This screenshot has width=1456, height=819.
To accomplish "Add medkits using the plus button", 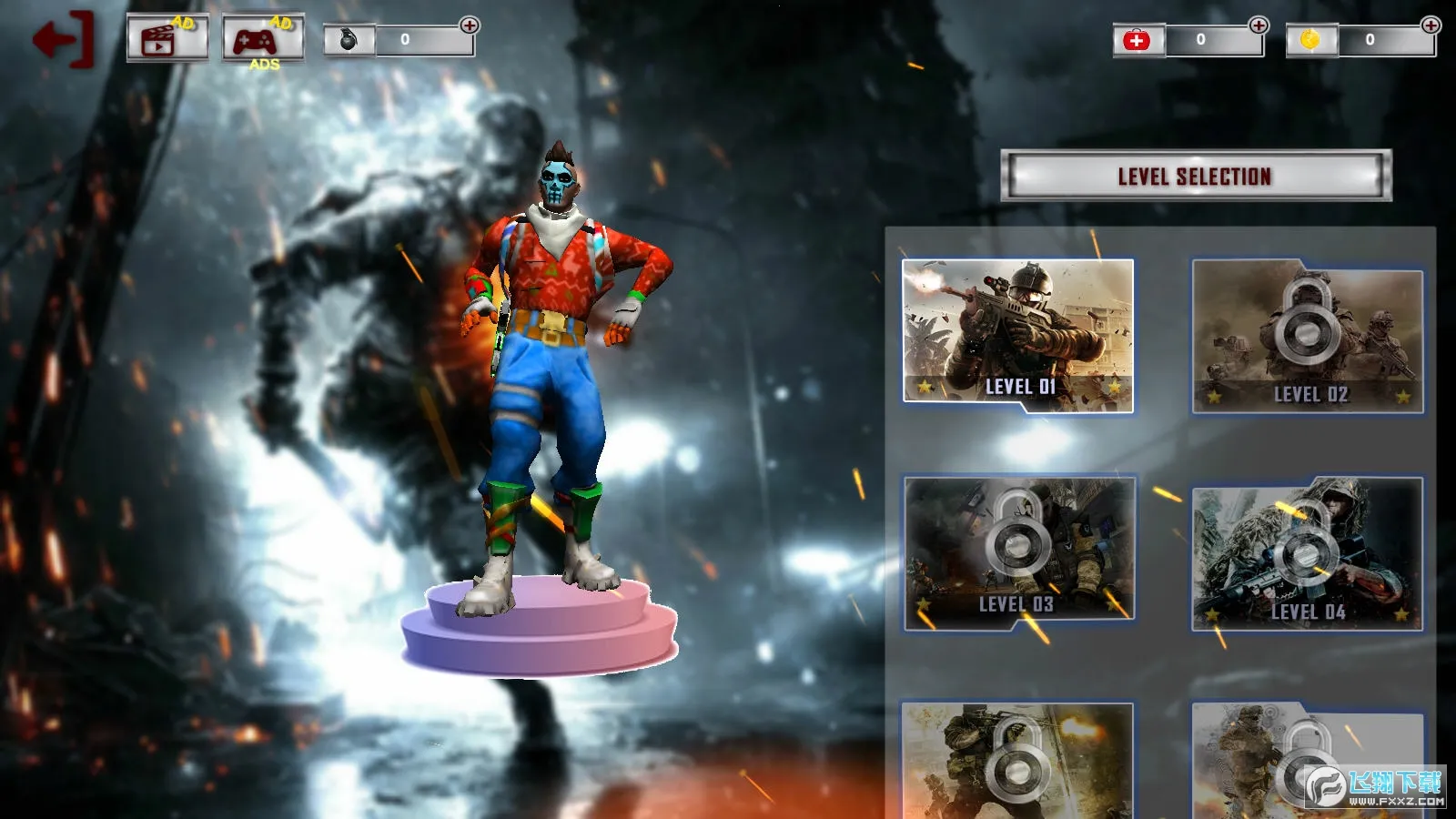I will click(1259, 25).
